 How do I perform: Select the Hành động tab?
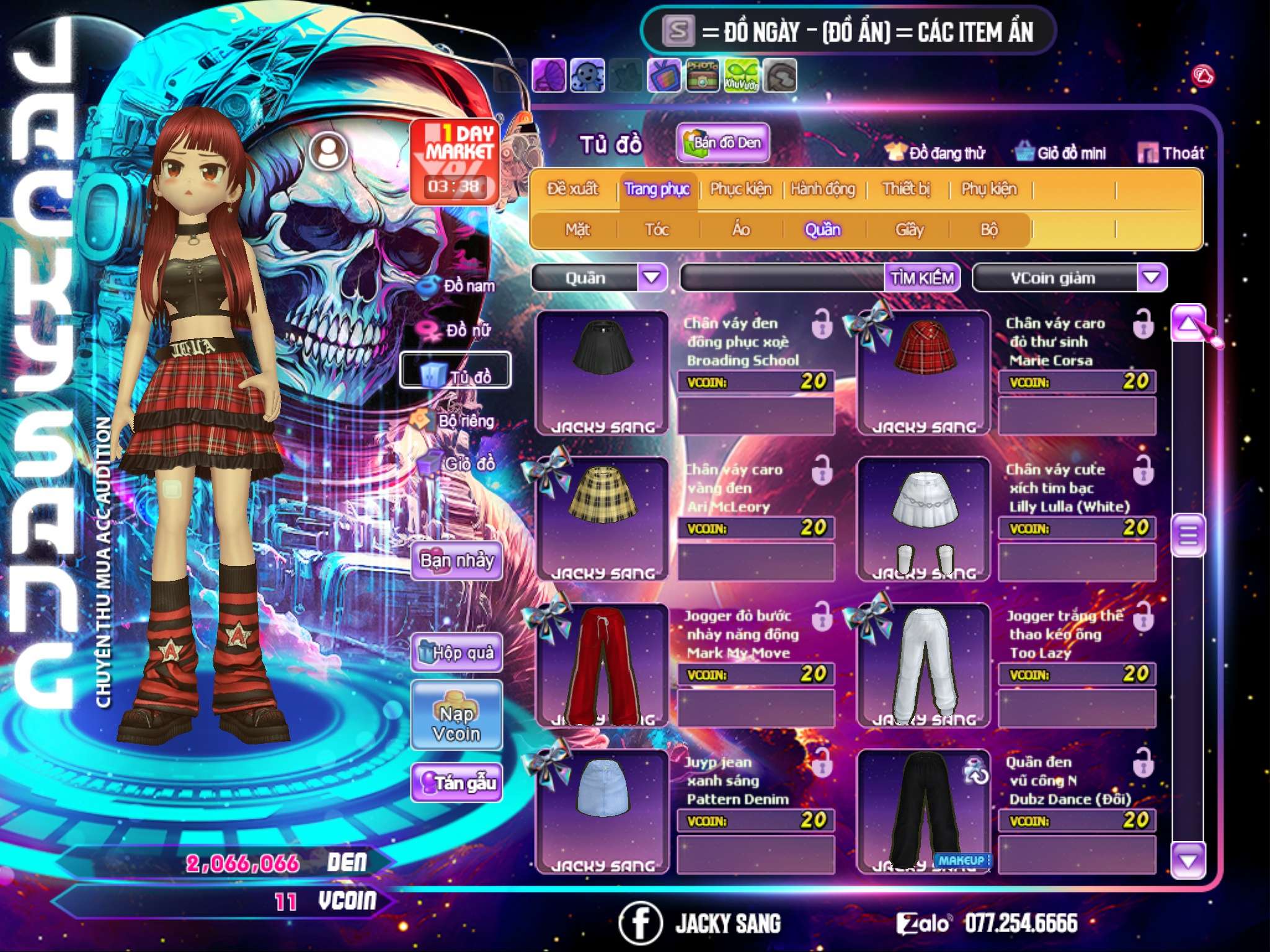coord(822,188)
